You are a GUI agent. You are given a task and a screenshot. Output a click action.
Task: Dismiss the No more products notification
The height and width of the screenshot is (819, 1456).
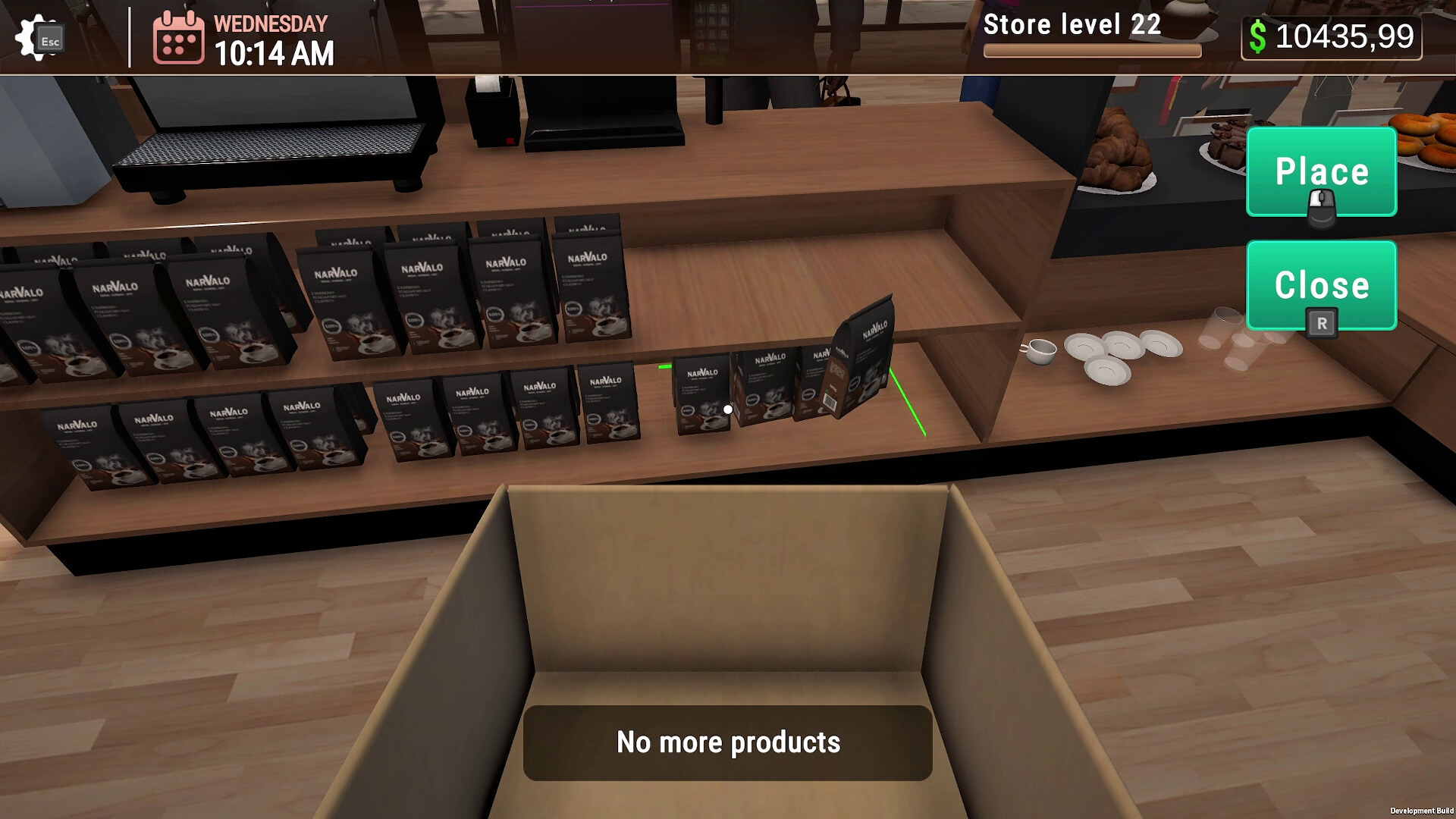(x=727, y=742)
